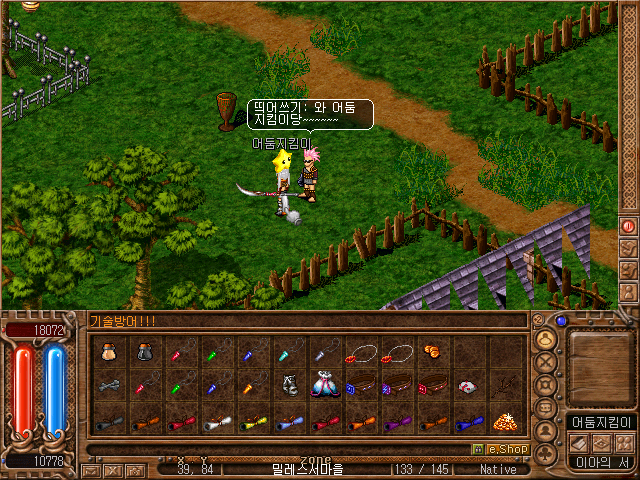Select the yellow scroll in the bottom row
640x480 pixels.
251,422
